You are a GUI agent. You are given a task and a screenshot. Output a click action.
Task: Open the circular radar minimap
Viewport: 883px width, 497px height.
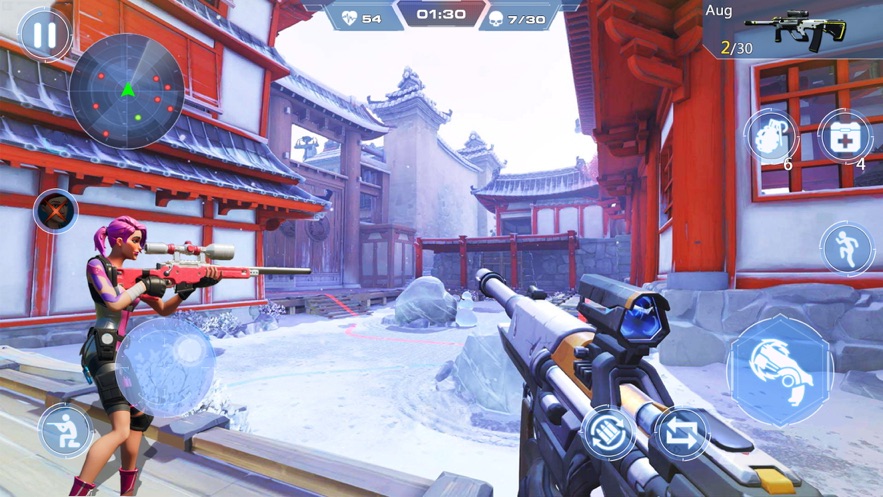[x=127, y=91]
